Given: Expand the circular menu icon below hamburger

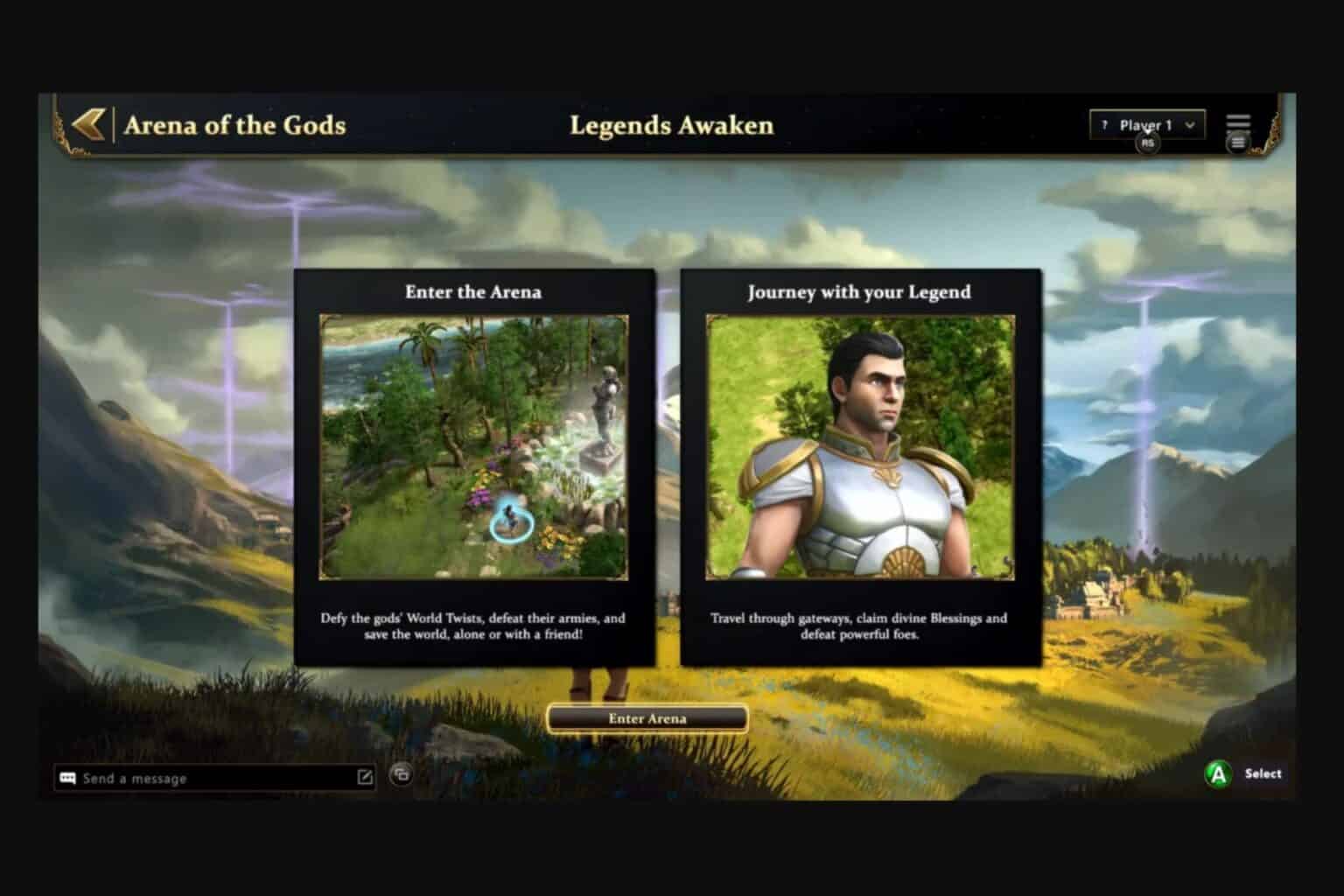Looking at the screenshot, I should 1238,143.
